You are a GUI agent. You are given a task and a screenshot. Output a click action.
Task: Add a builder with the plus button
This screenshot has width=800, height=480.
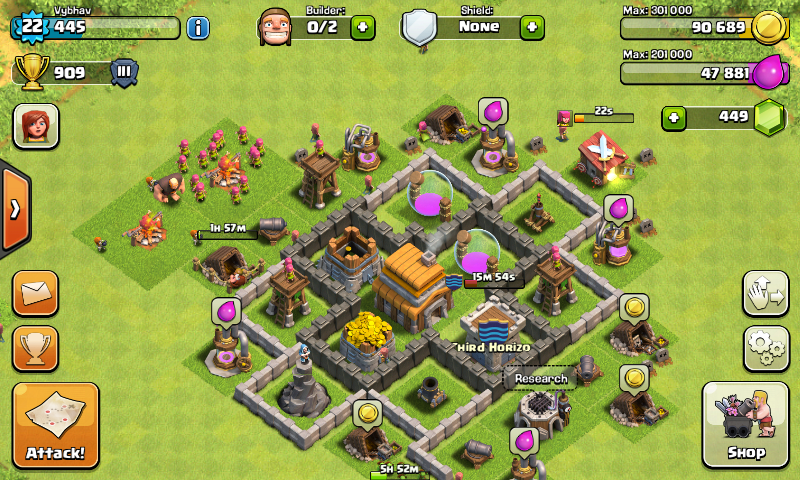coord(363,27)
